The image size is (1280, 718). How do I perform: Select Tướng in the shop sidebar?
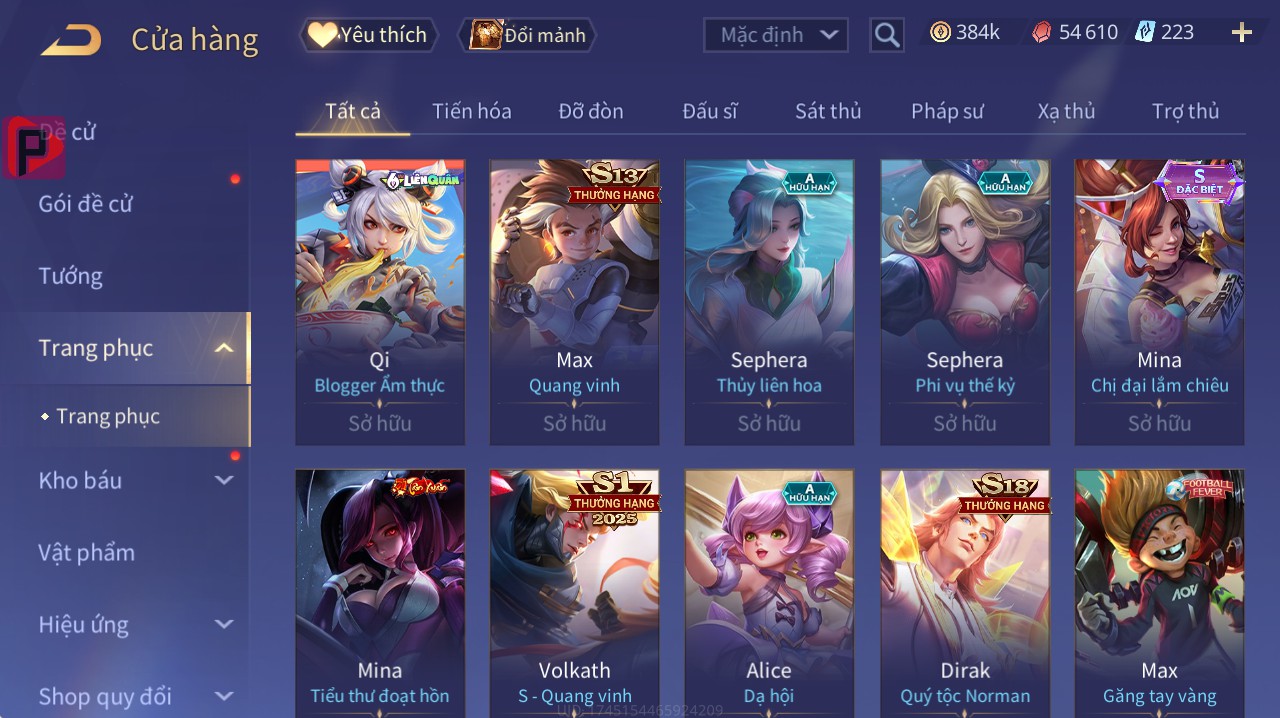pyautogui.click(x=70, y=276)
